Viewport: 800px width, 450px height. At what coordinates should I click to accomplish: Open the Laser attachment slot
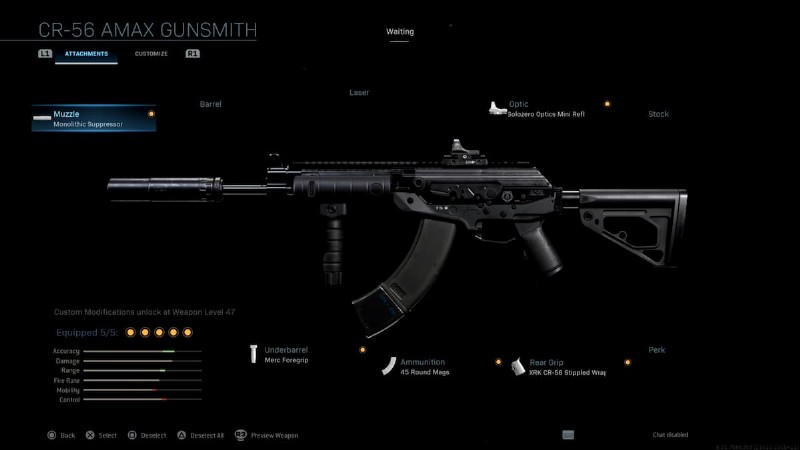(x=358, y=92)
